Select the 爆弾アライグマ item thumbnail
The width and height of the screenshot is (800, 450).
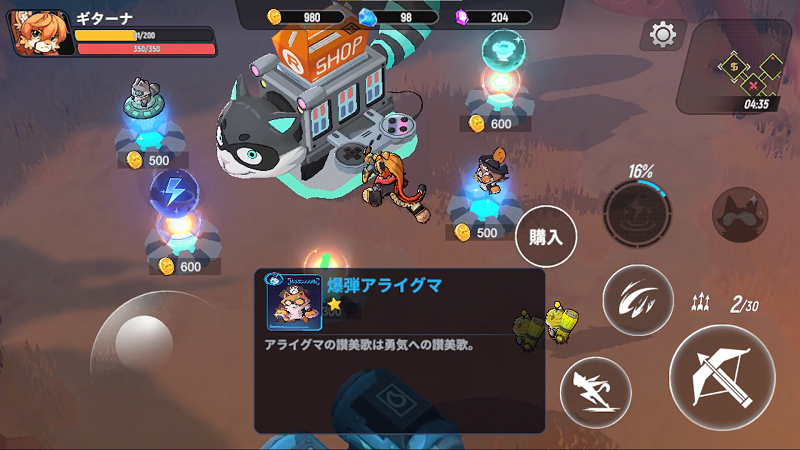pos(294,303)
